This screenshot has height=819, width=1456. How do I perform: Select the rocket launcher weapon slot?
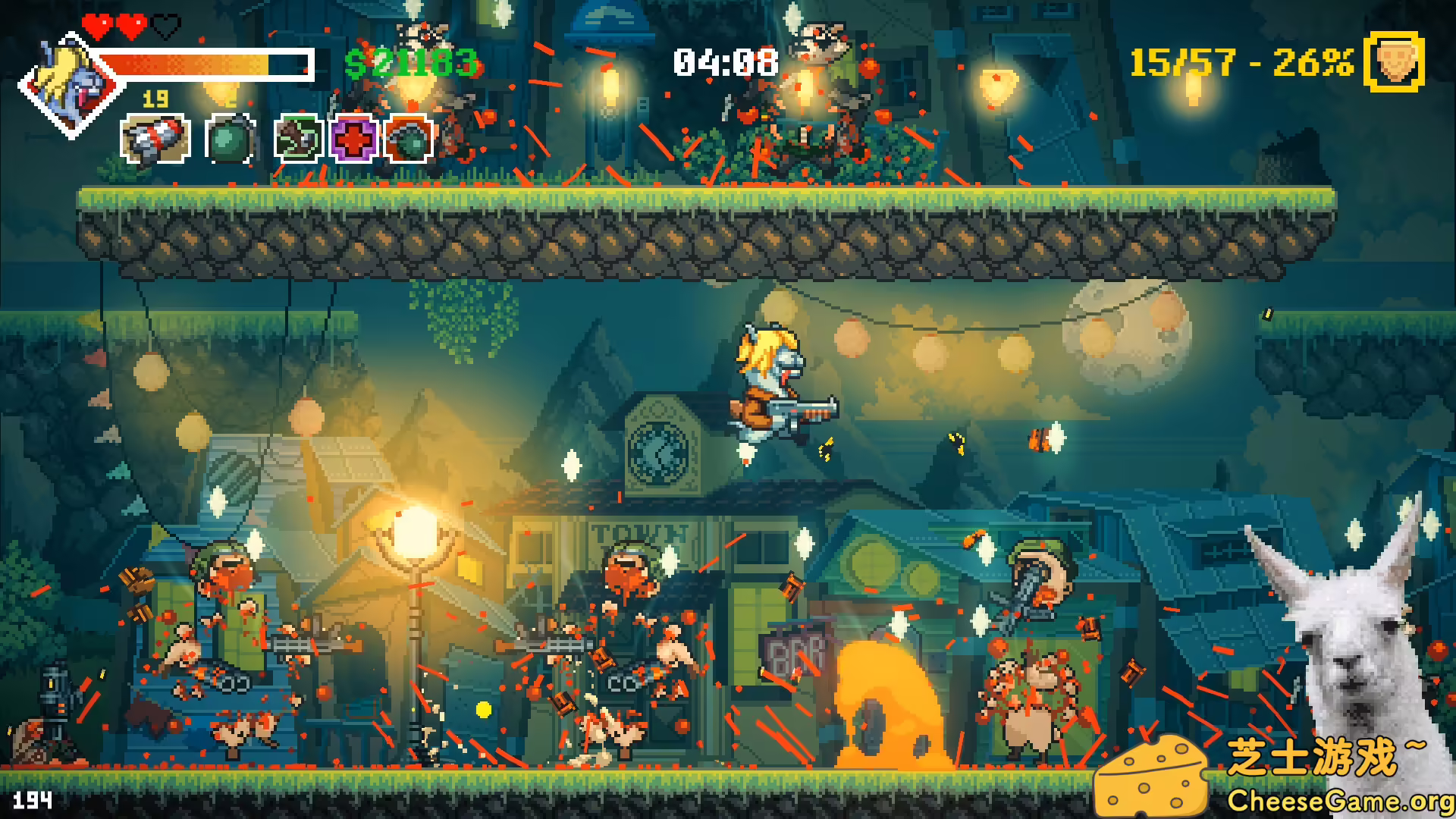pyautogui.click(x=155, y=140)
